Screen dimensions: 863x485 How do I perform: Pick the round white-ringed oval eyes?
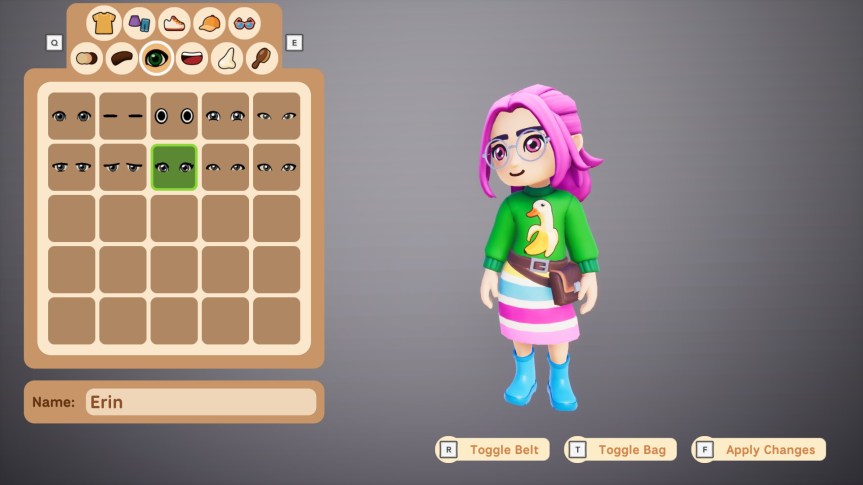(174, 116)
